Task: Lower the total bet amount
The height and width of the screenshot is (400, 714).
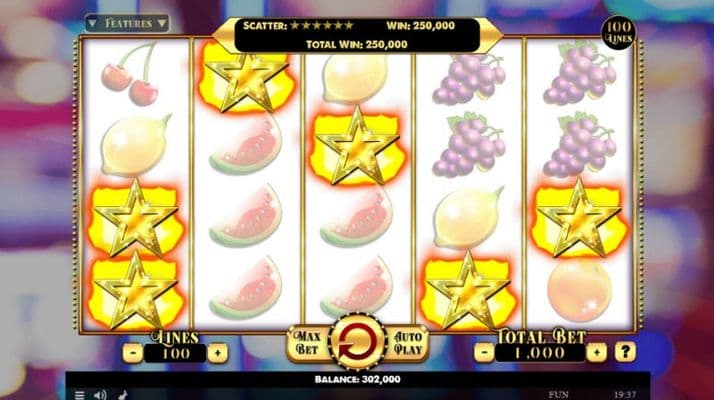Action: coord(486,352)
